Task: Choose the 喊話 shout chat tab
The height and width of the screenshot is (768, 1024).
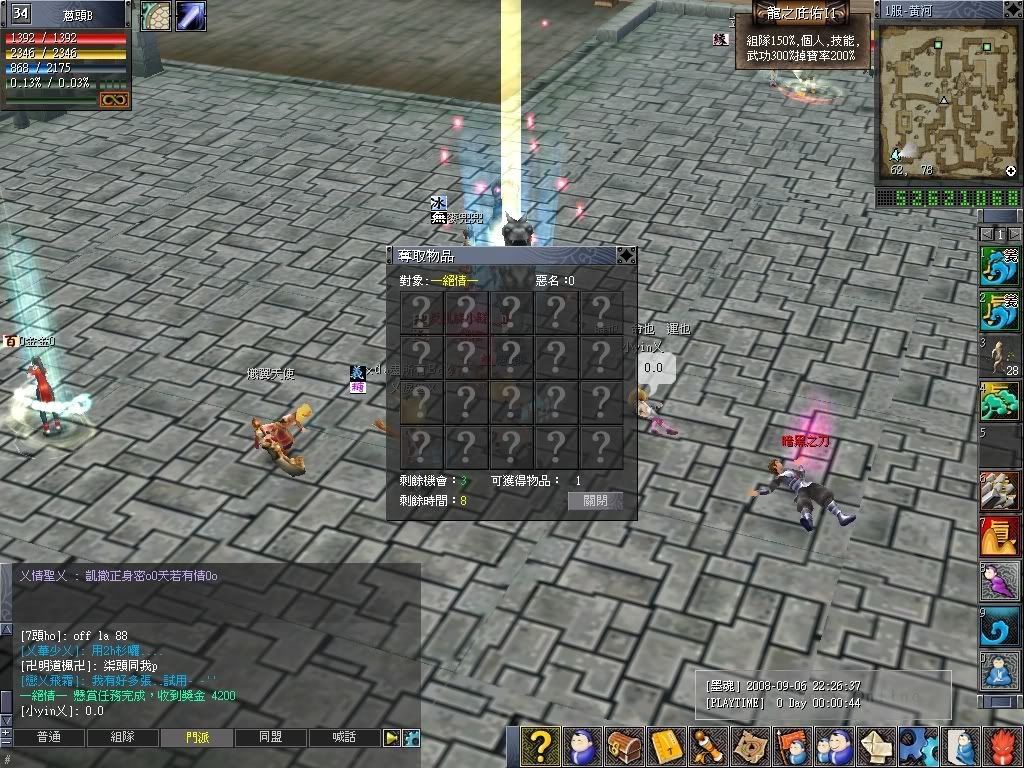Action: tap(345, 738)
